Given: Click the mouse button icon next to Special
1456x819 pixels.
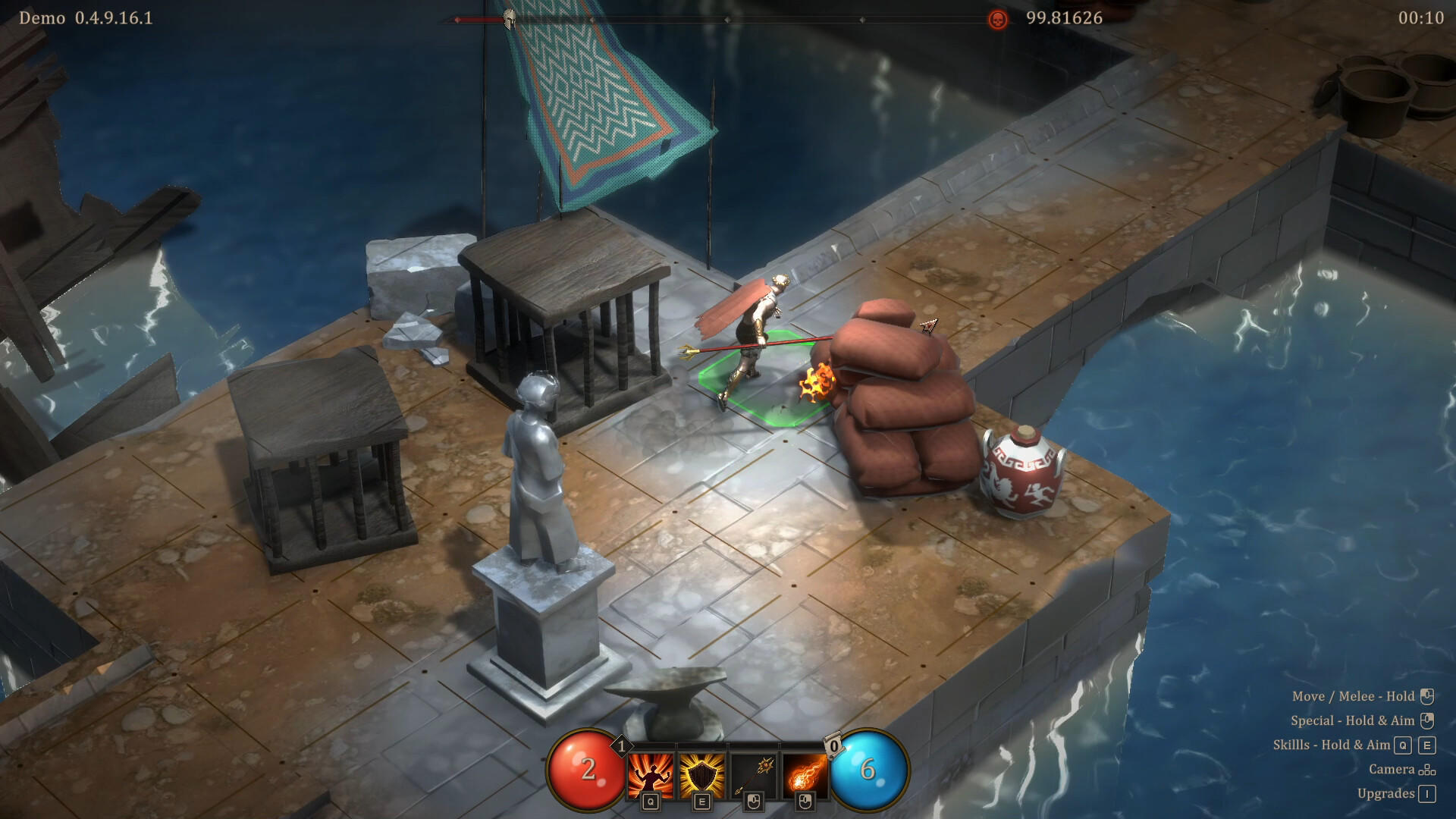Looking at the screenshot, I should pos(1427,721).
